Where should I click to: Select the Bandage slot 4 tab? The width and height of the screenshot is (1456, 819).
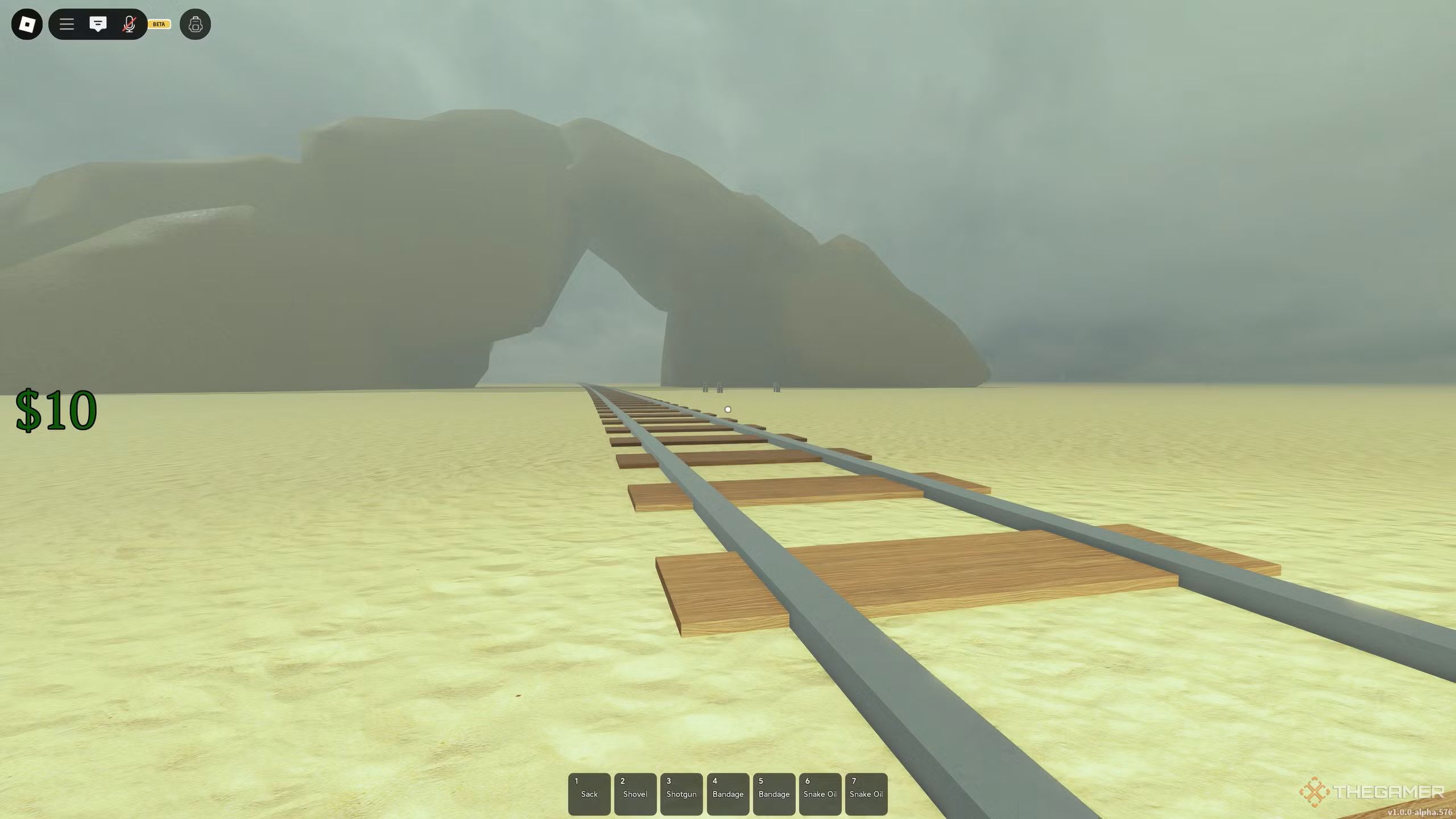tap(728, 793)
